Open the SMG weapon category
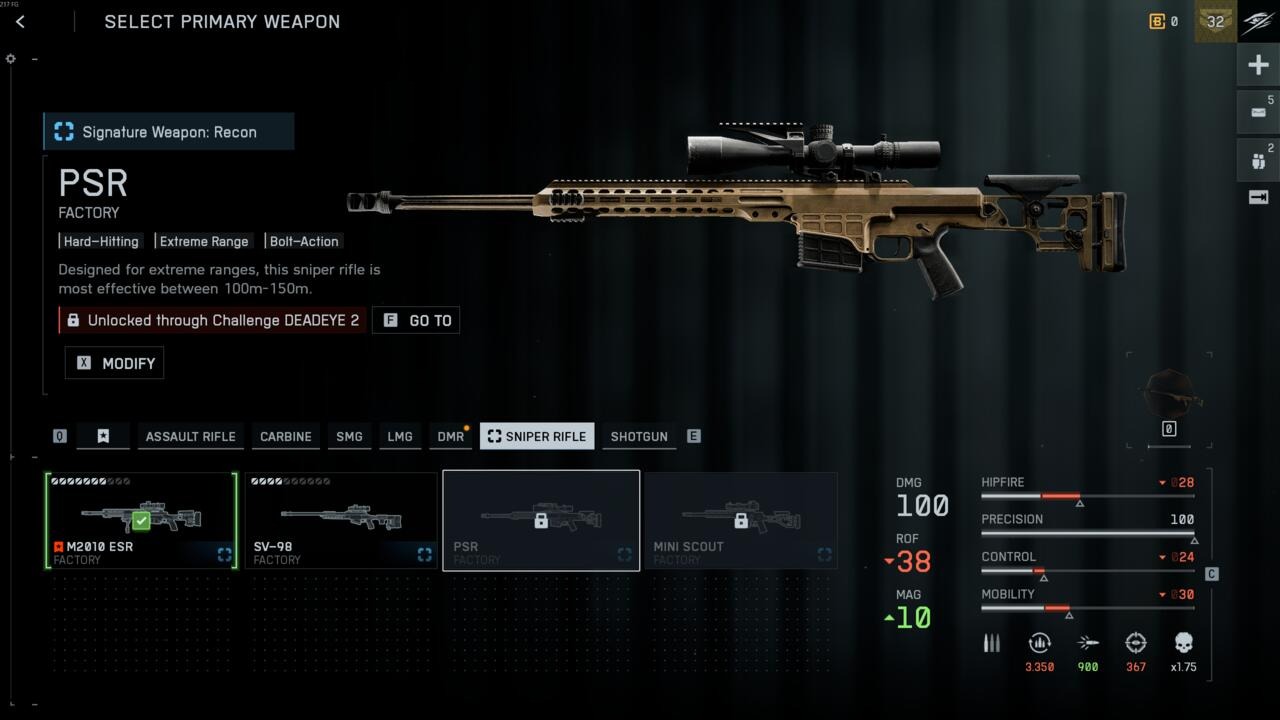The image size is (1280, 720). (x=349, y=437)
